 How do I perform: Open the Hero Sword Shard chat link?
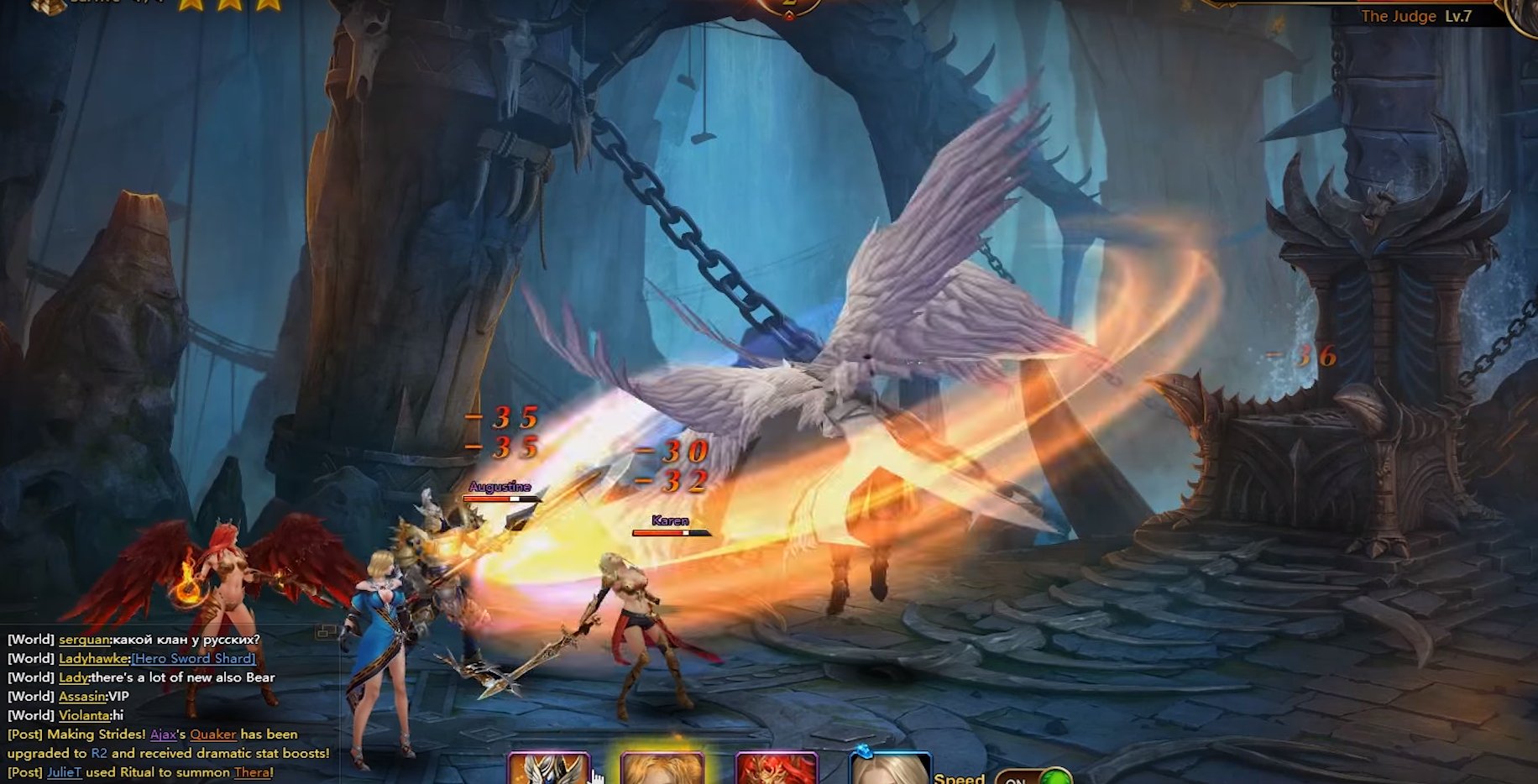(x=193, y=658)
